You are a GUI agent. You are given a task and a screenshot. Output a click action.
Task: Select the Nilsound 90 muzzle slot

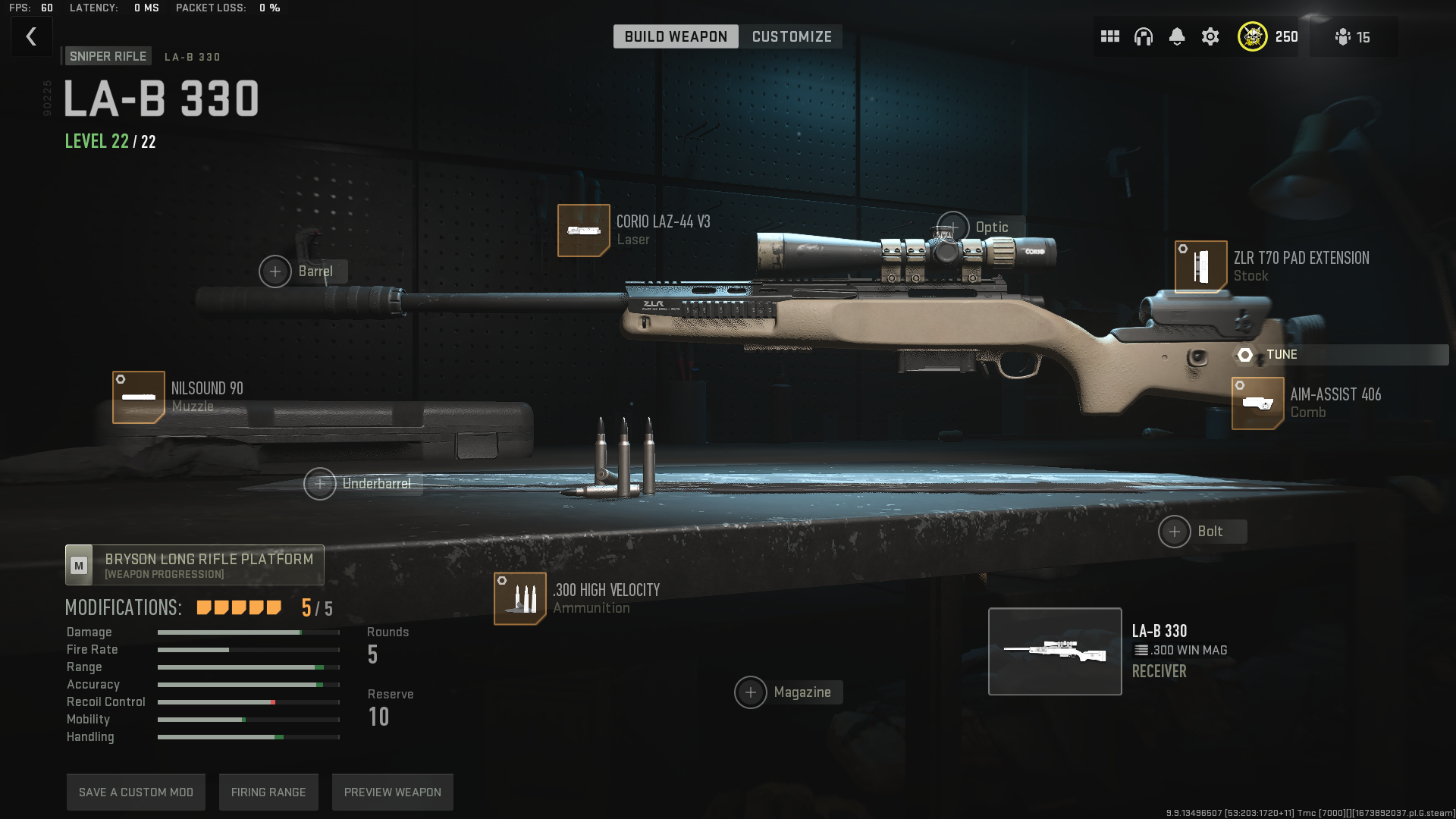coord(139,397)
